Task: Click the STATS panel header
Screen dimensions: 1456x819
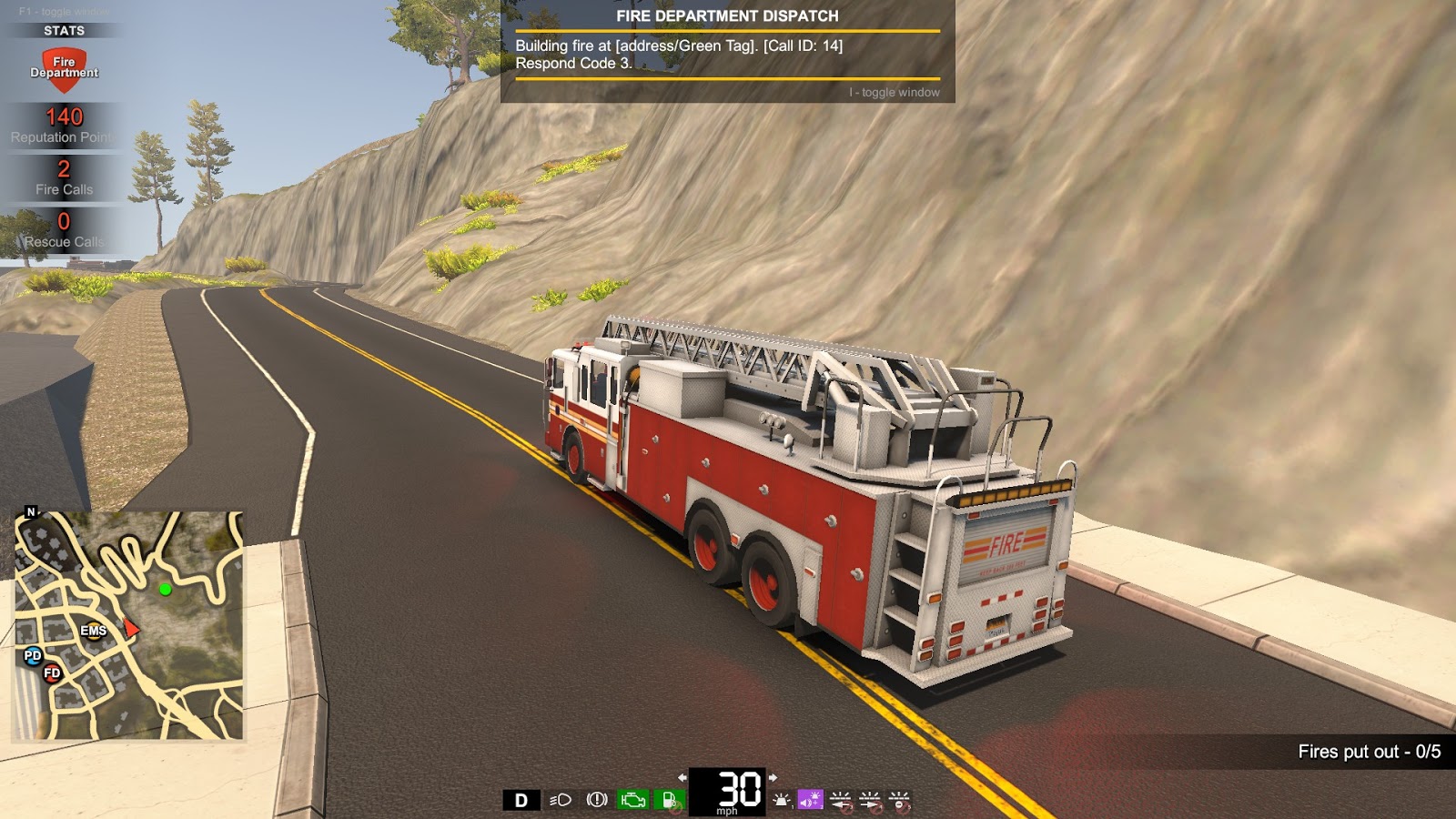Action: (63, 28)
